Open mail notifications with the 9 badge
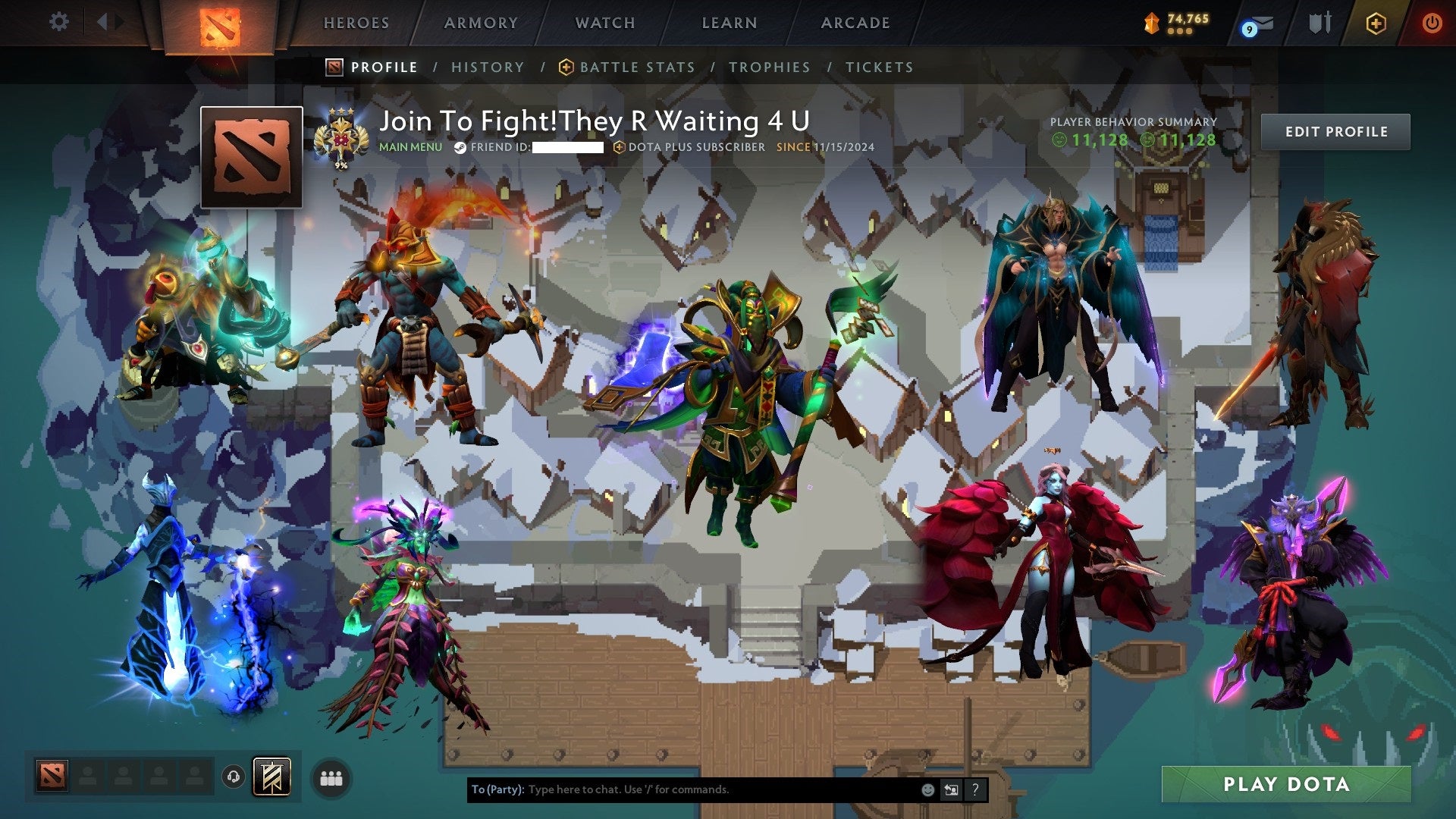 click(1259, 23)
